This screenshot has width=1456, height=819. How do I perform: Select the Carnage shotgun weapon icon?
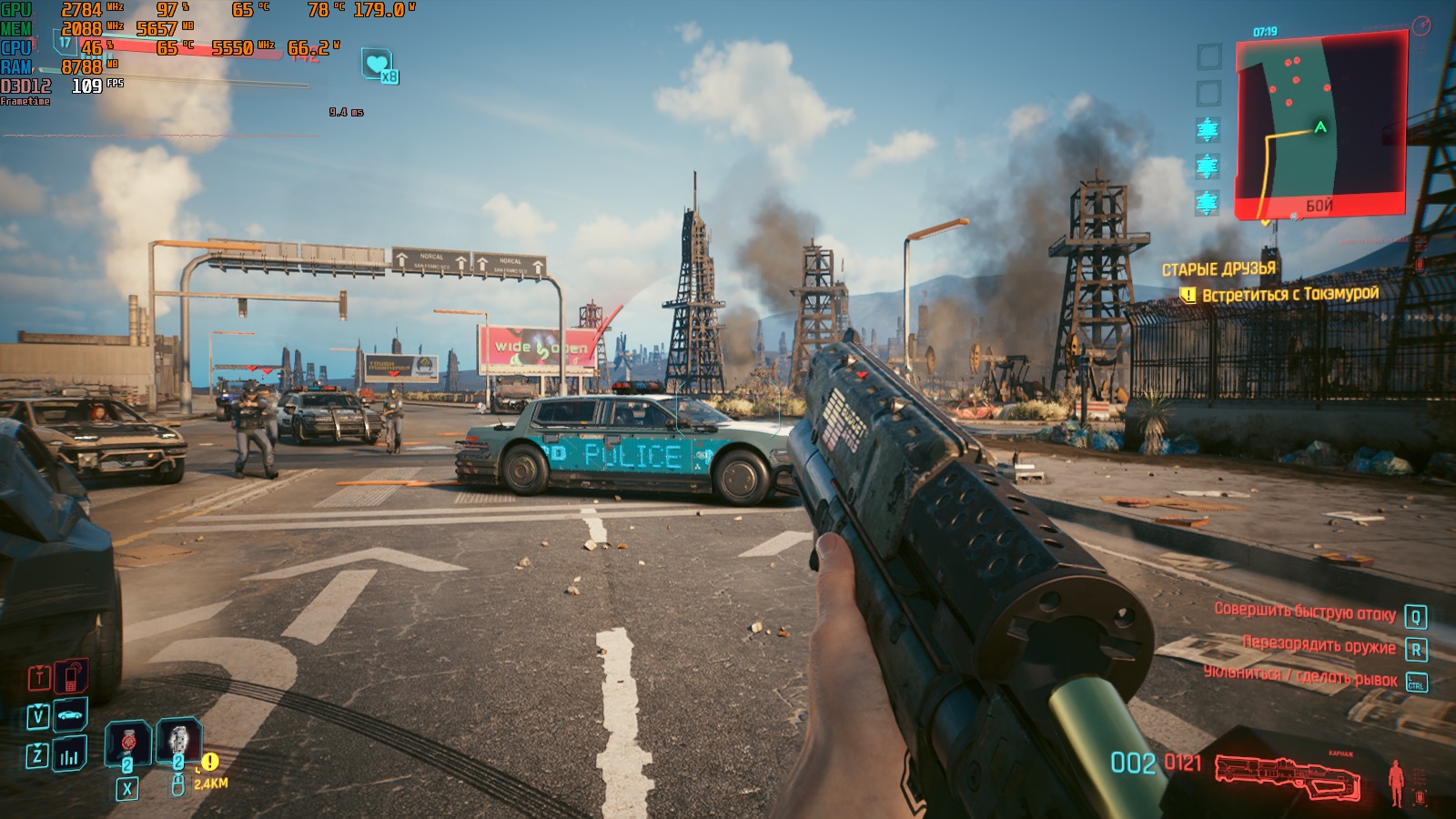(x=1287, y=776)
